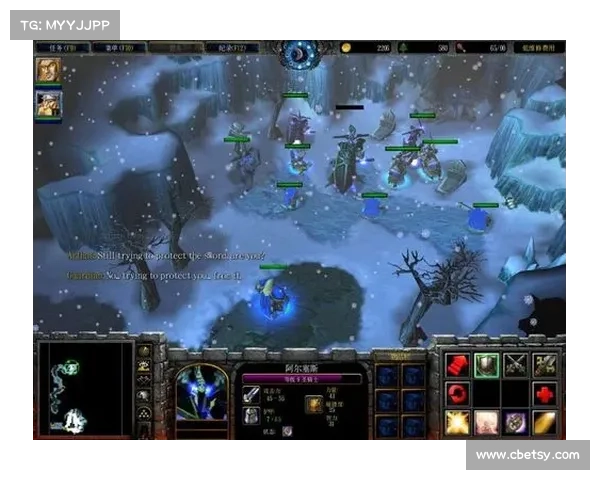Activate the crossed swords Hold Position command
Image resolution: width=600 pixels, height=480 pixels.
point(515,364)
